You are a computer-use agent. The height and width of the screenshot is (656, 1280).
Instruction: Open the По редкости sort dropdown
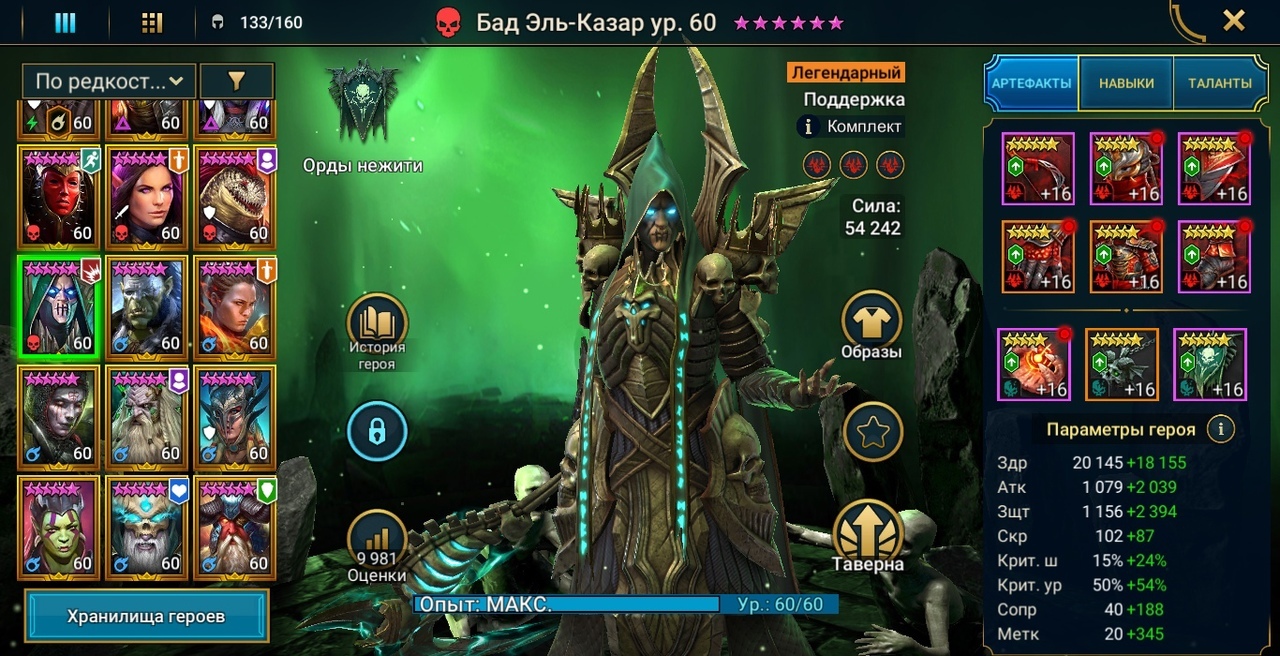click(x=109, y=81)
